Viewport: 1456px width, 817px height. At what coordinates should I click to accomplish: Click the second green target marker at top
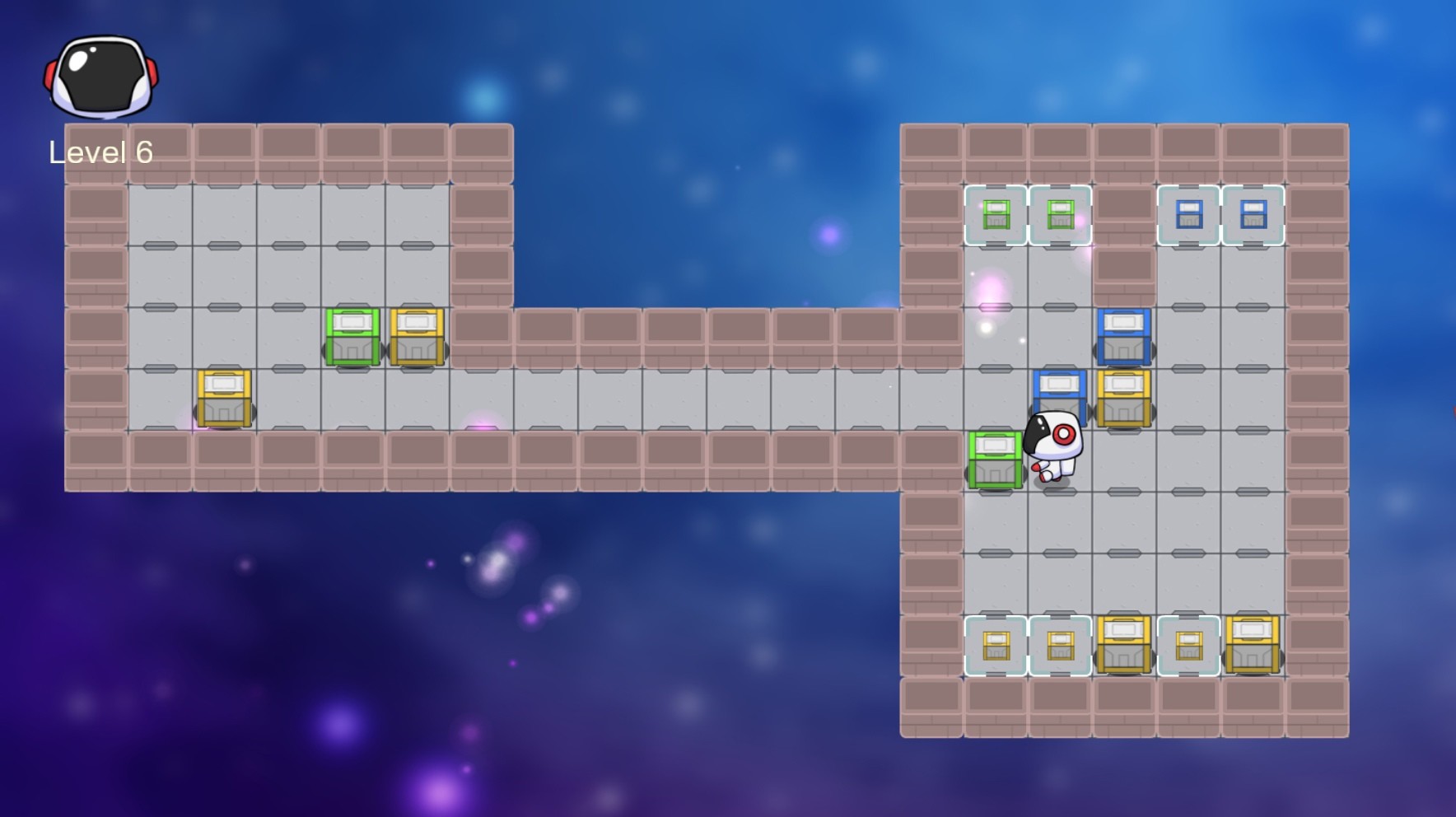[1061, 216]
